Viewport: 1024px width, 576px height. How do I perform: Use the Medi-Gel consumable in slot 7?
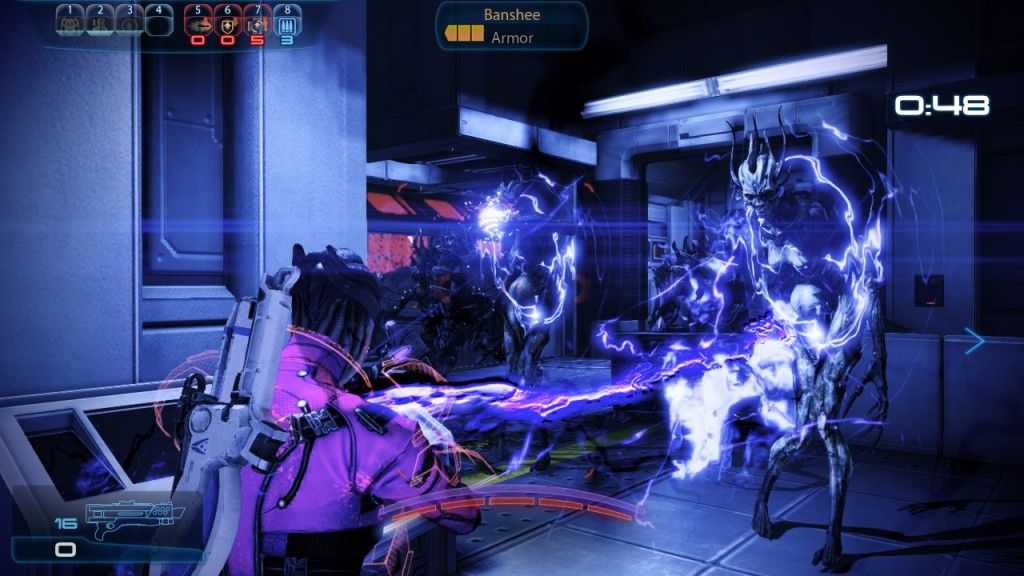tap(258, 22)
